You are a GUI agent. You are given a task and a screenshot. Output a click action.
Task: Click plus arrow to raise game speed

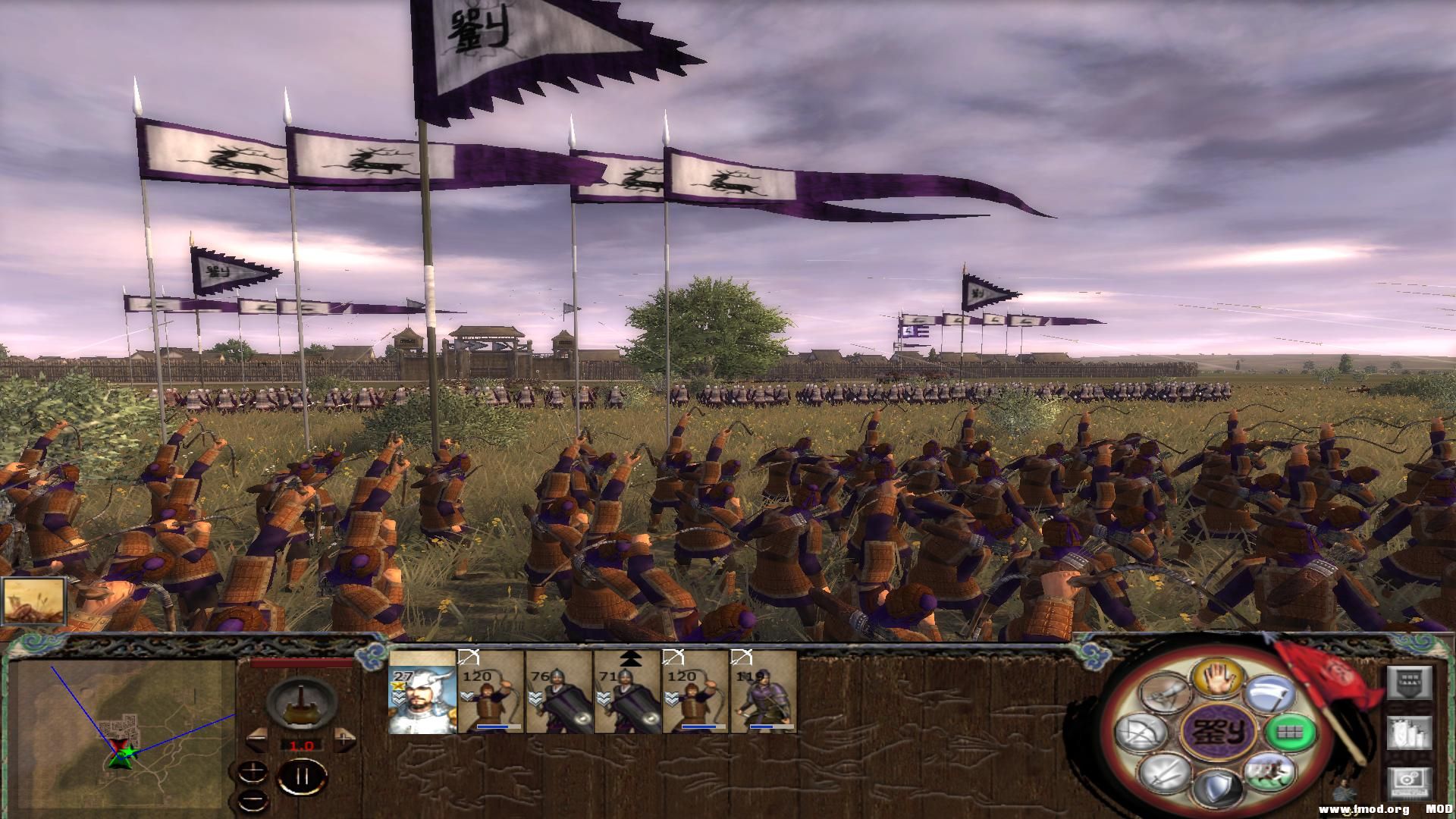pos(344,739)
